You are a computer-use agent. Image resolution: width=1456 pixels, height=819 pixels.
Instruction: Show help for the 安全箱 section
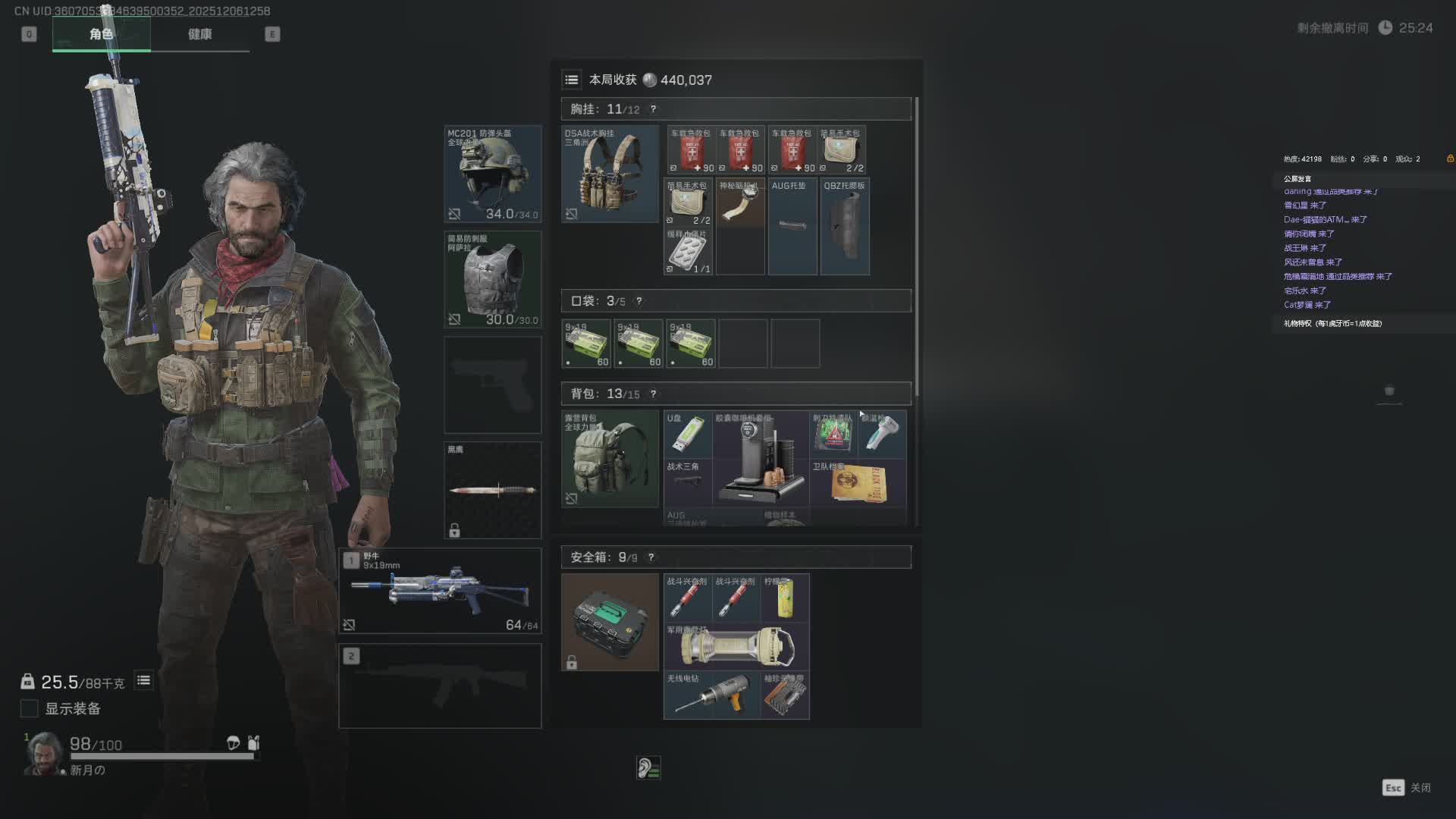[651, 557]
